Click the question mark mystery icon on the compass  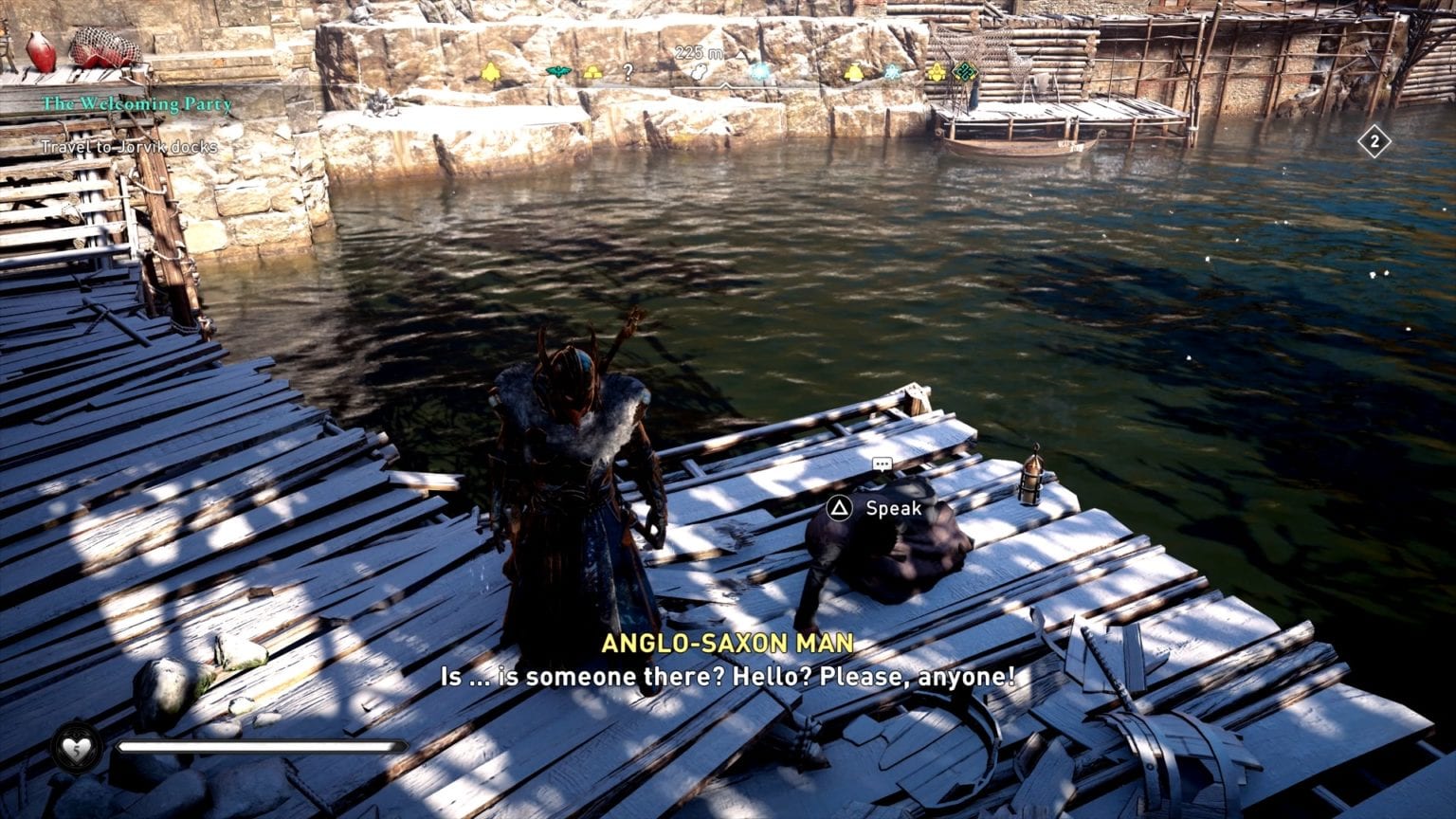click(x=628, y=72)
